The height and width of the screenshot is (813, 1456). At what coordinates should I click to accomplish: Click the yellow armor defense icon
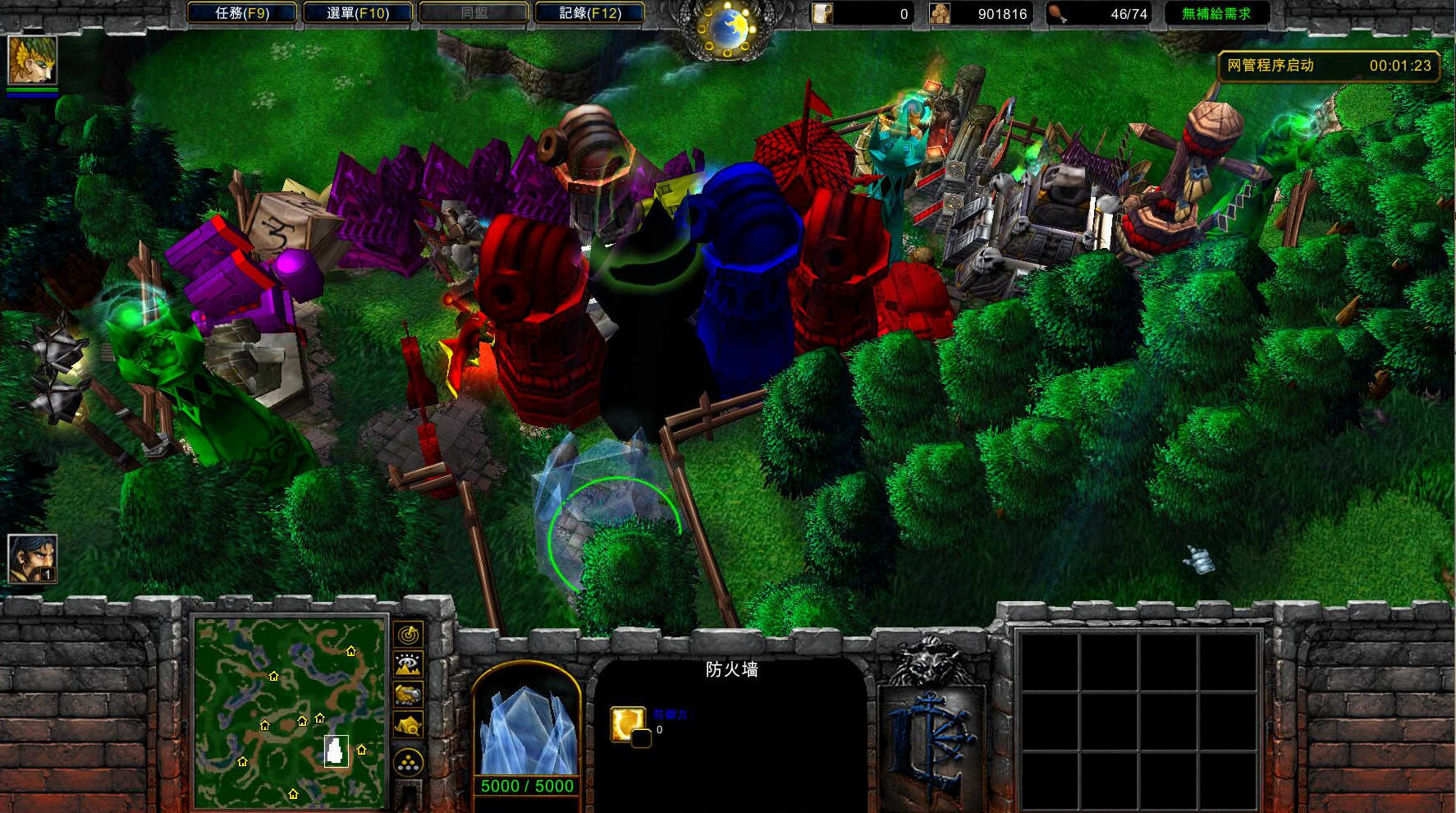(x=627, y=723)
